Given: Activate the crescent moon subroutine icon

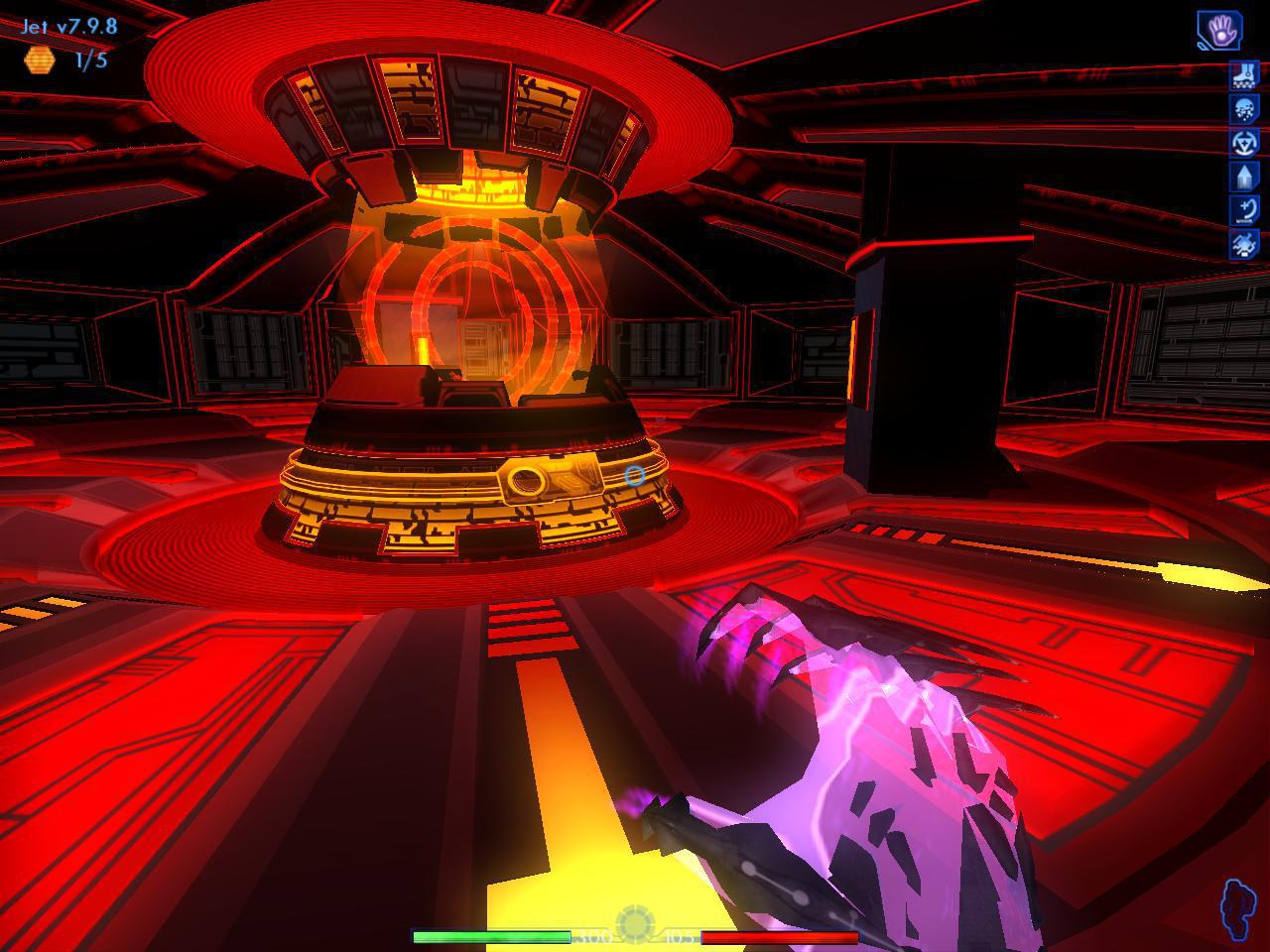Looking at the screenshot, I should [x=1245, y=210].
